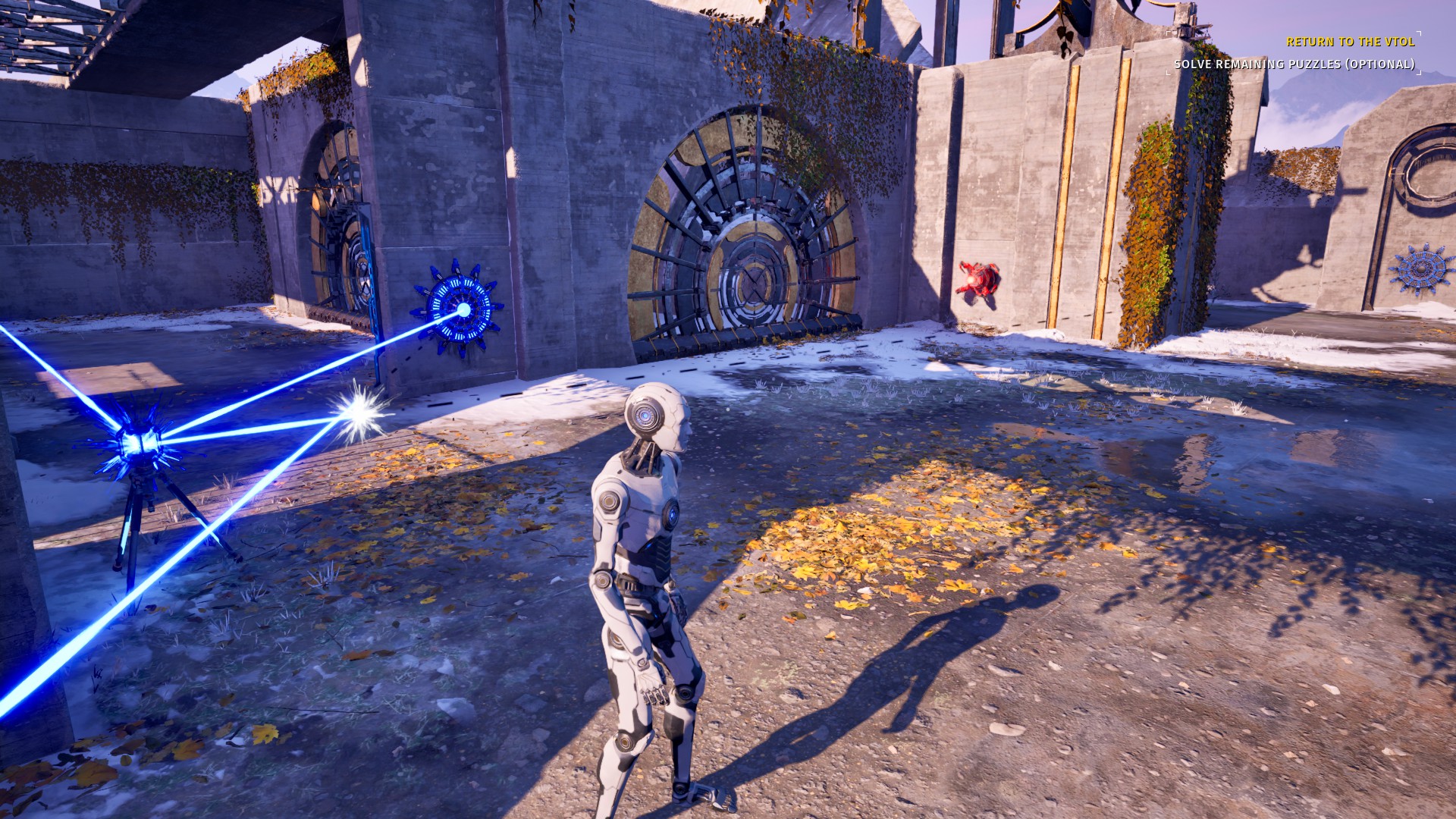
Task: Select 'Solve Remaining Puzzles (Optional)' objective
Action: click(1294, 64)
